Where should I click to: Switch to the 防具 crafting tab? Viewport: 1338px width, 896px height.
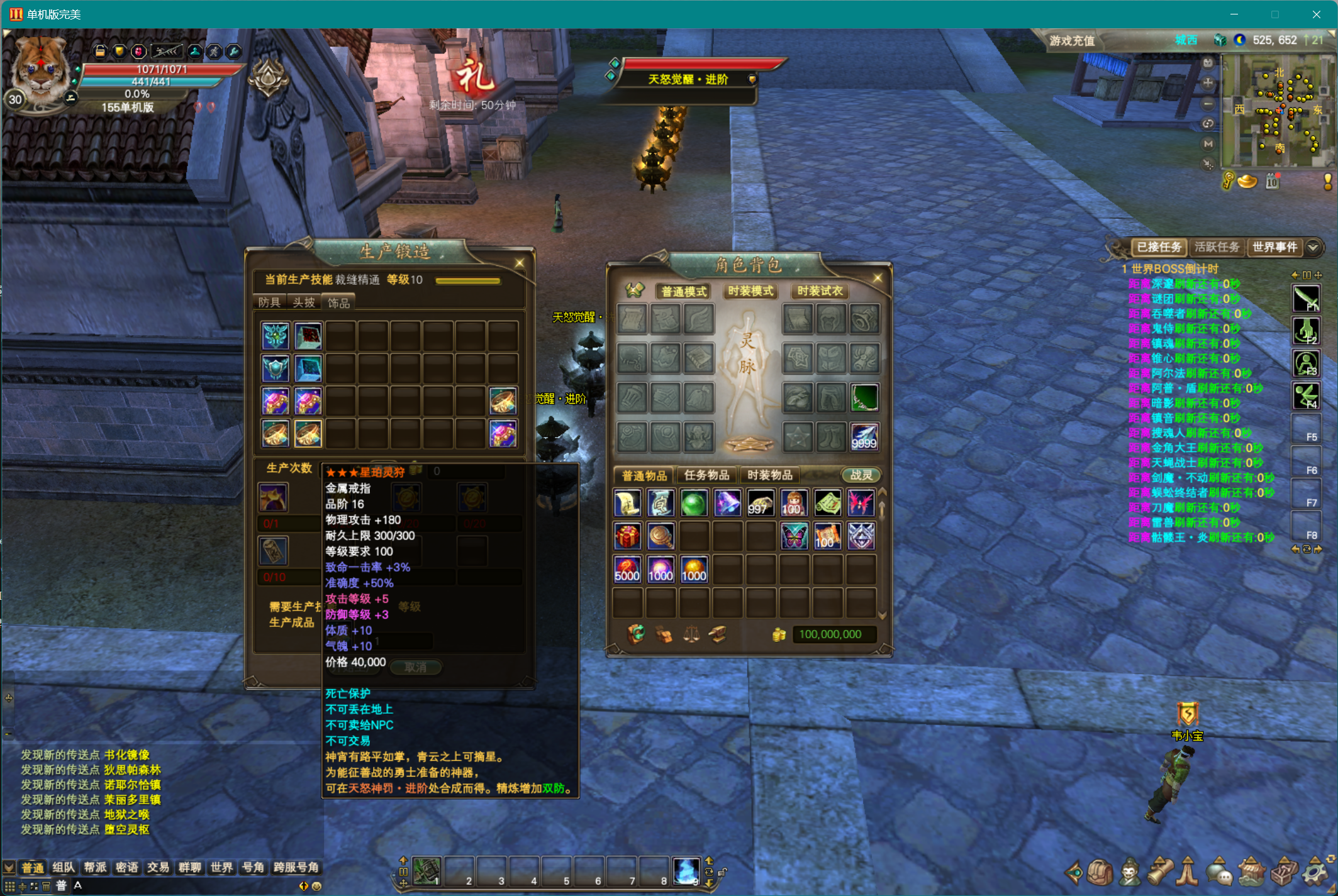(269, 302)
